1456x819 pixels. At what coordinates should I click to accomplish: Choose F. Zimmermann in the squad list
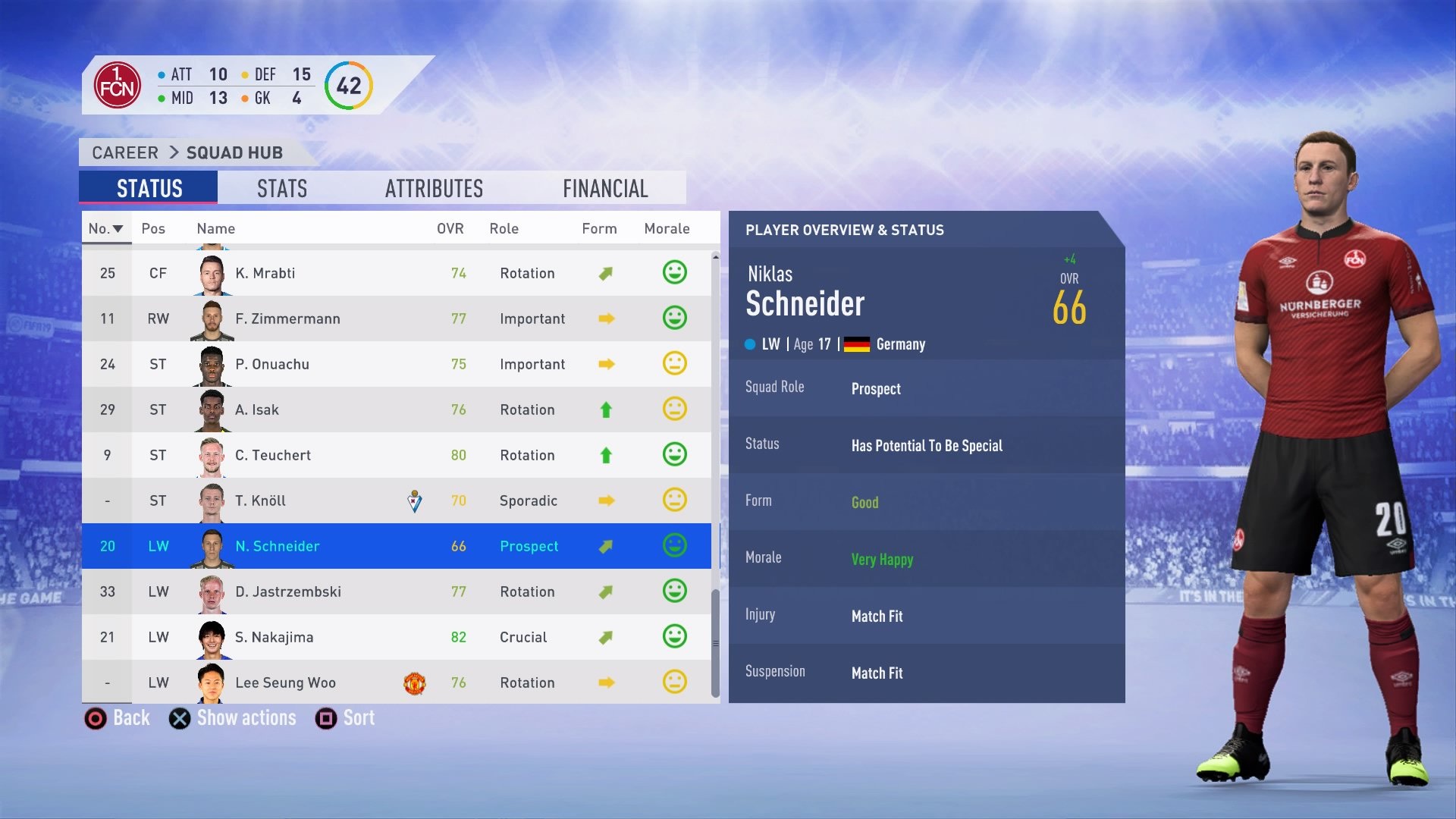[x=396, y=318]
